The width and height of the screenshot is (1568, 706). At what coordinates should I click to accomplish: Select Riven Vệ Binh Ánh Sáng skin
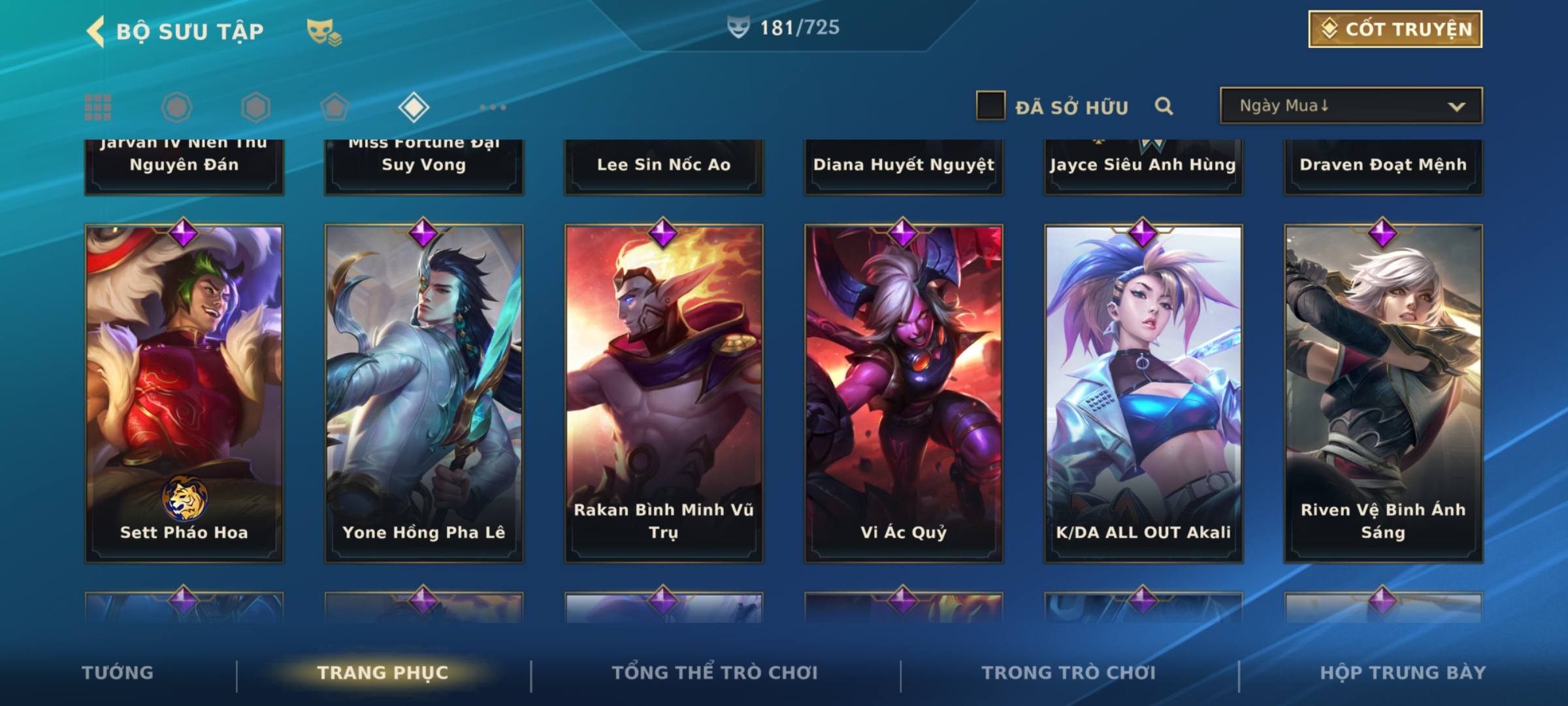pos(1383,392)
